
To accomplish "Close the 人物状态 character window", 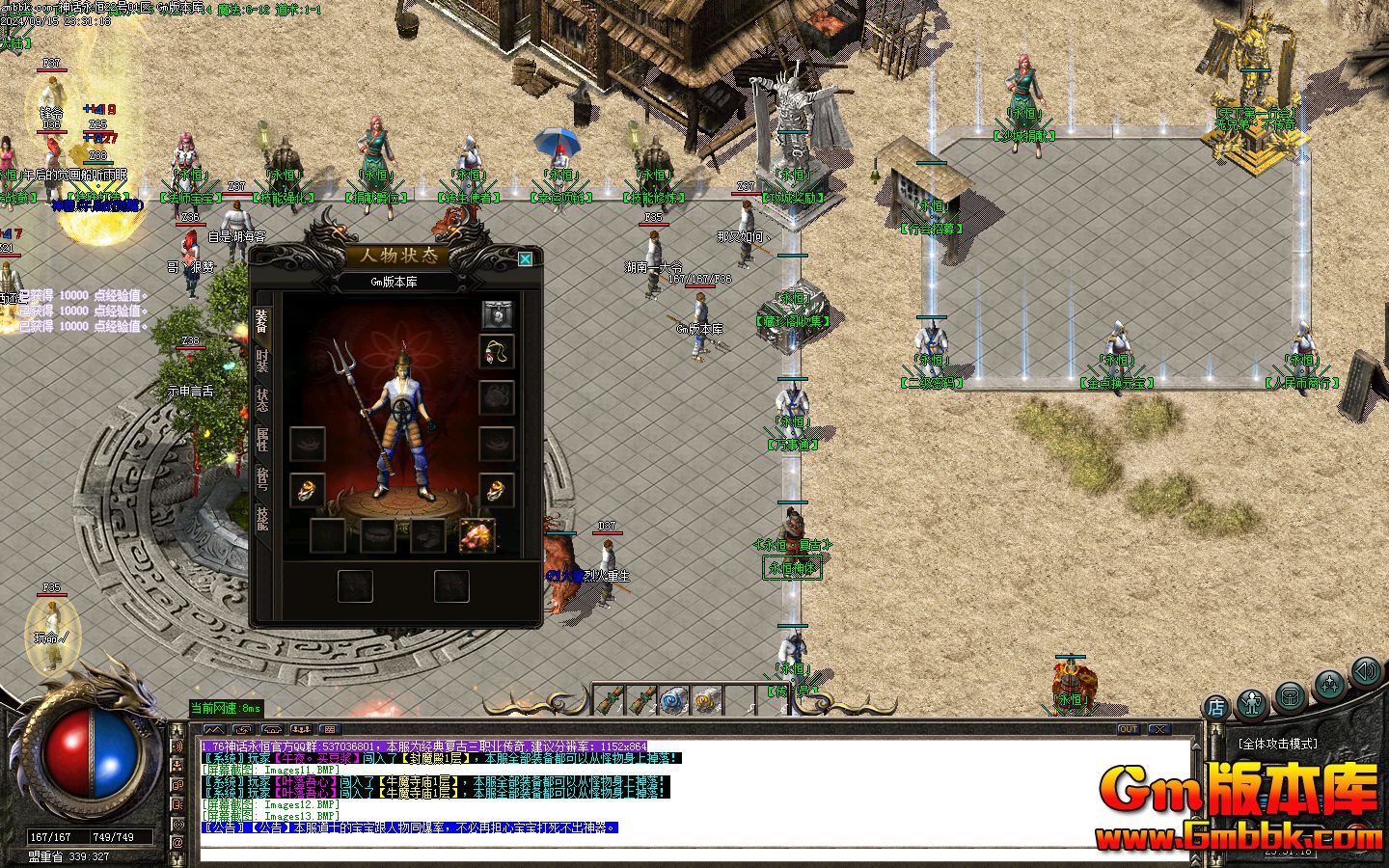I will pos(525,258).
